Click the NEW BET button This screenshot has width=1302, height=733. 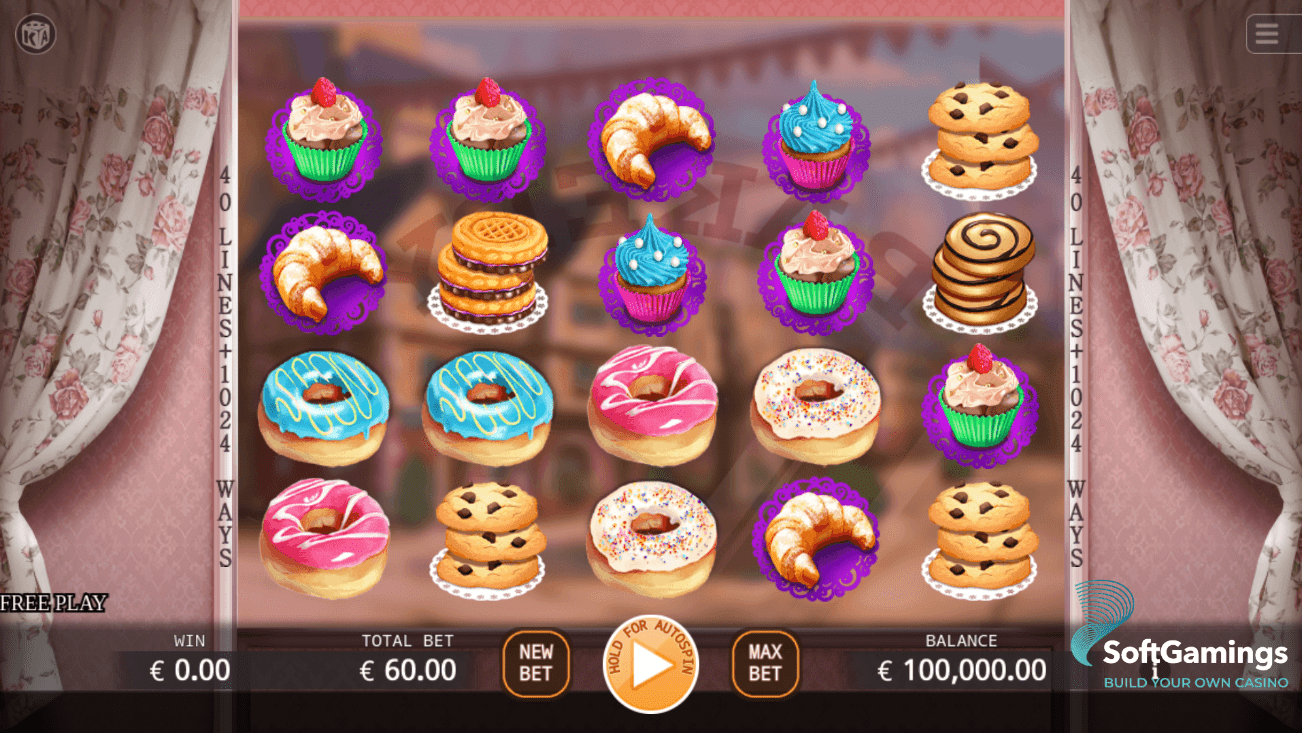pyautogui.click(x=536, y=663)
